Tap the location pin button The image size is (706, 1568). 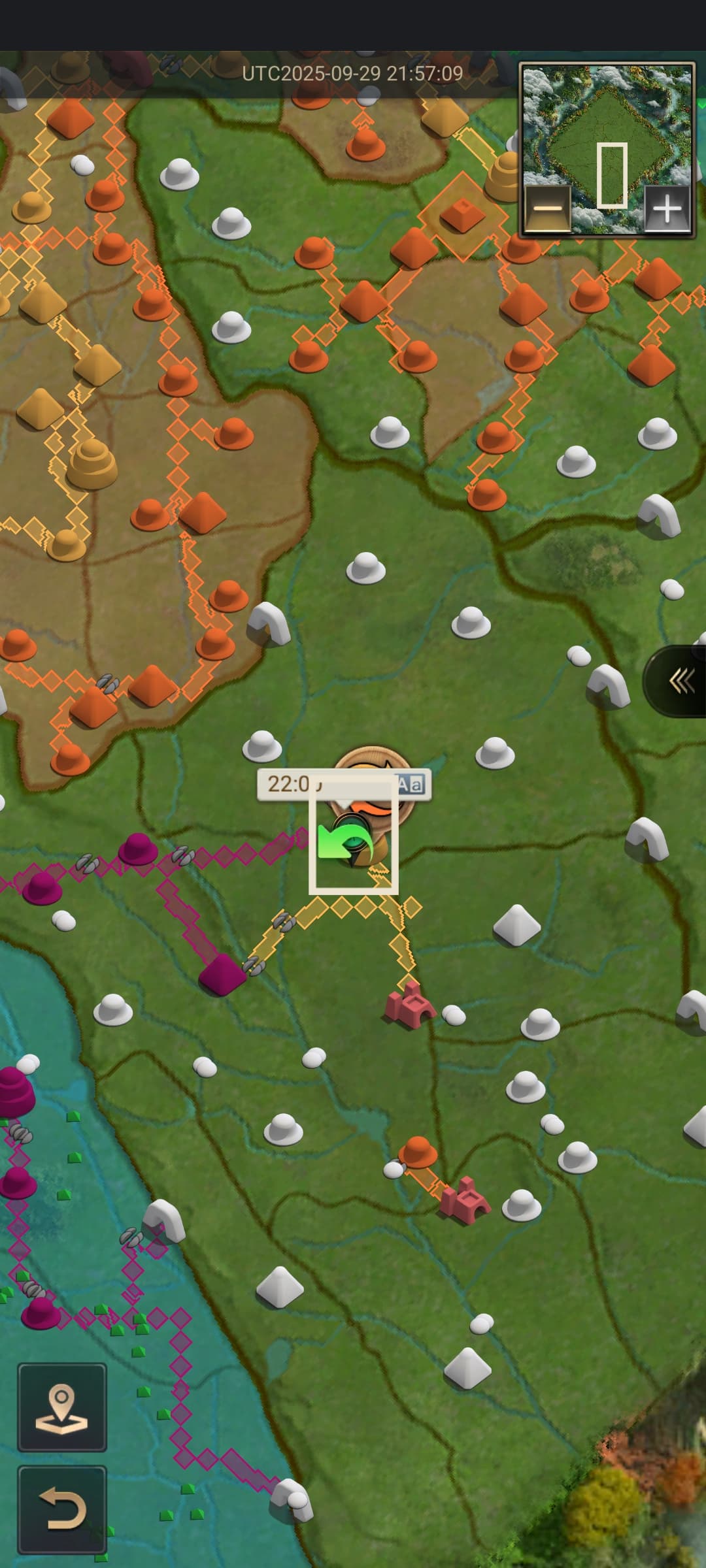click(62, 1407)
